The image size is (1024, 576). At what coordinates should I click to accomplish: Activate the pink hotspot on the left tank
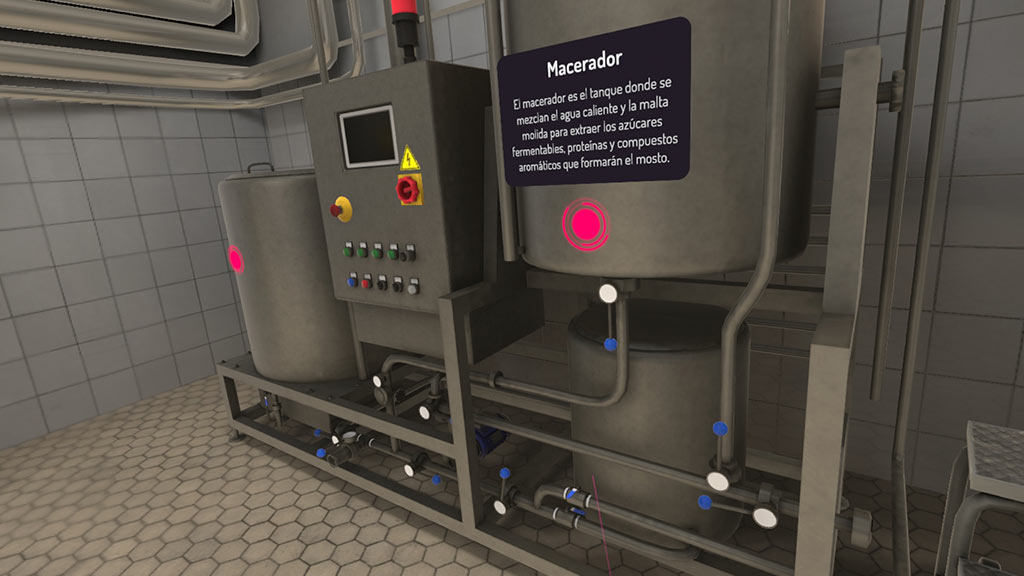tap(236, 259)
